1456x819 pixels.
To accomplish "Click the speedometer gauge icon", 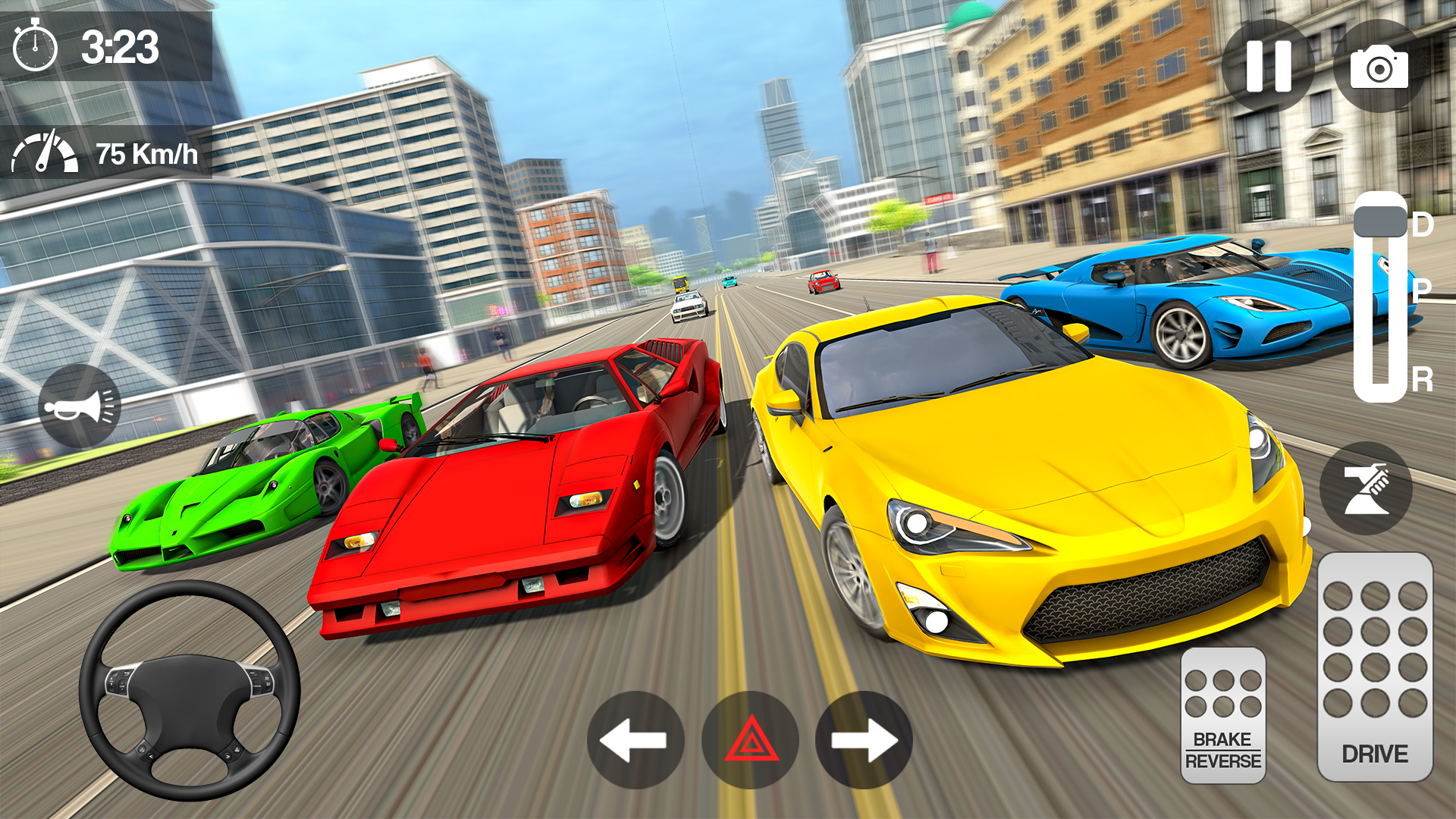I will [44, 152].
